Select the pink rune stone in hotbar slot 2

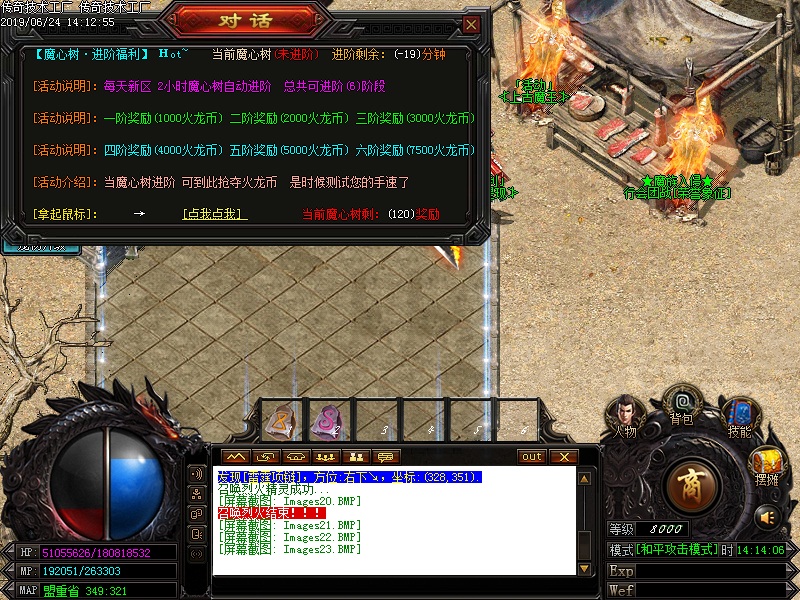point(327,420)
